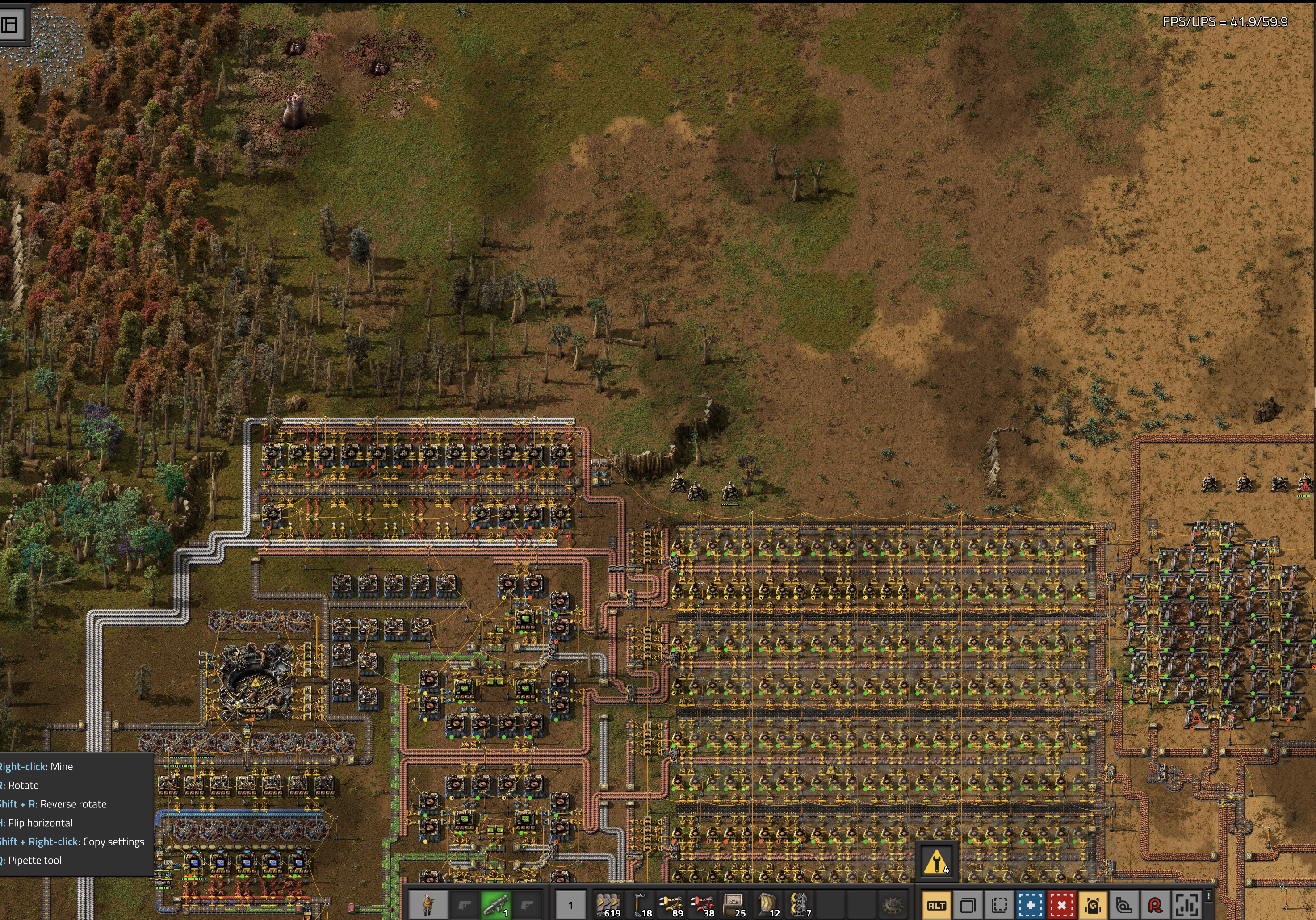The width and height of the screenshot is (1316, 920).
Task: Click the quickbar page number 1 button
Action: [570, 905]
